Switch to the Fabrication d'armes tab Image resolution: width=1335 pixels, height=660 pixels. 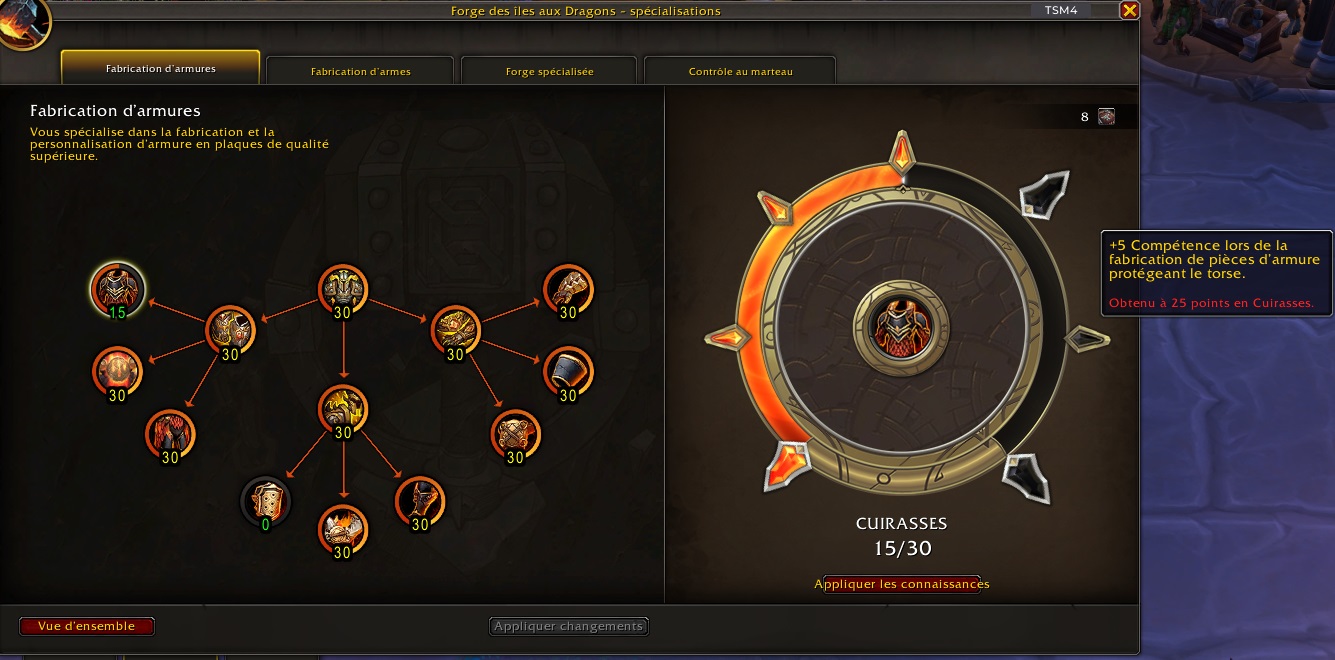(360, 71)
